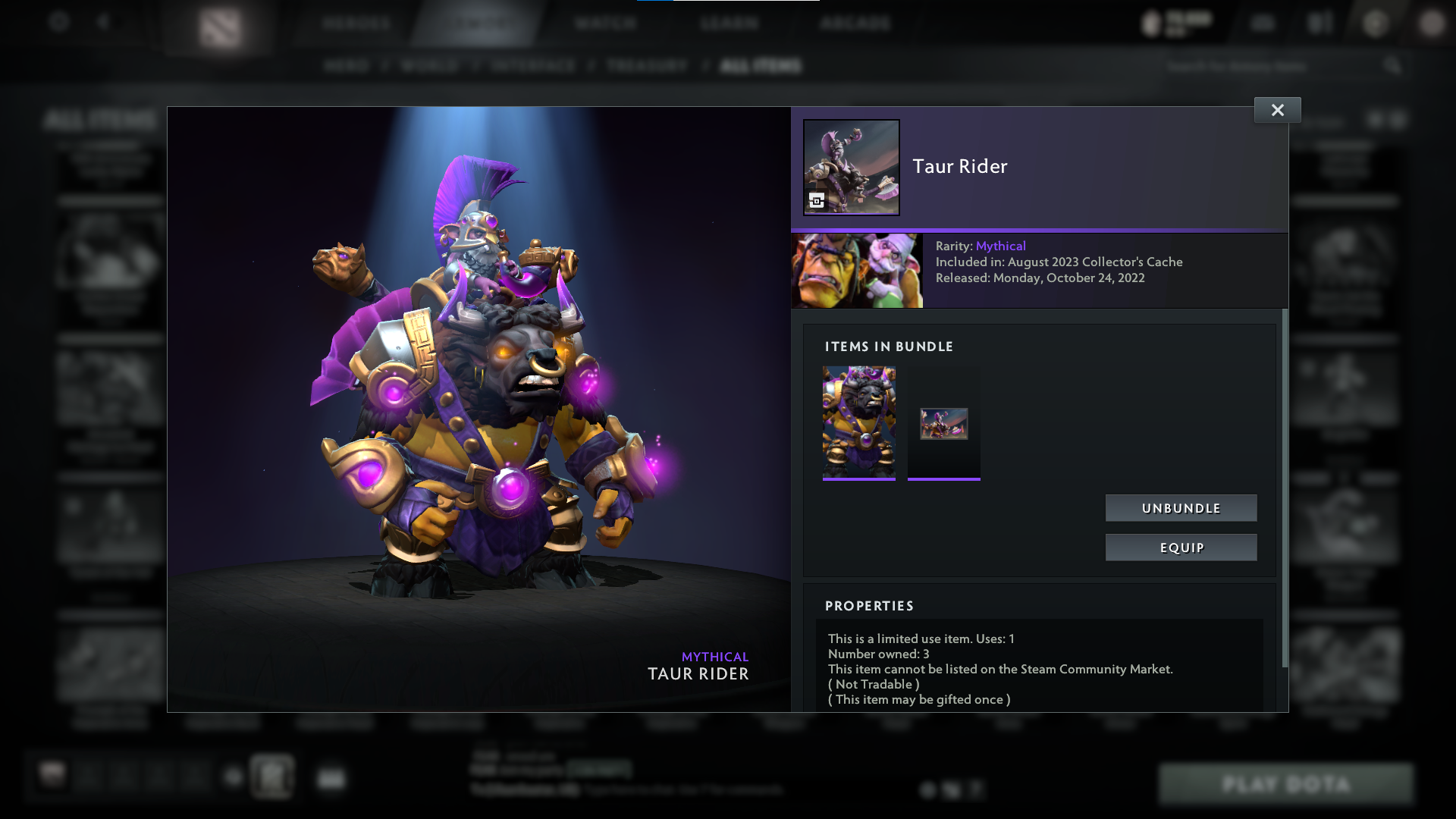Select the ALL ITEMS tab

coord(758,66)
